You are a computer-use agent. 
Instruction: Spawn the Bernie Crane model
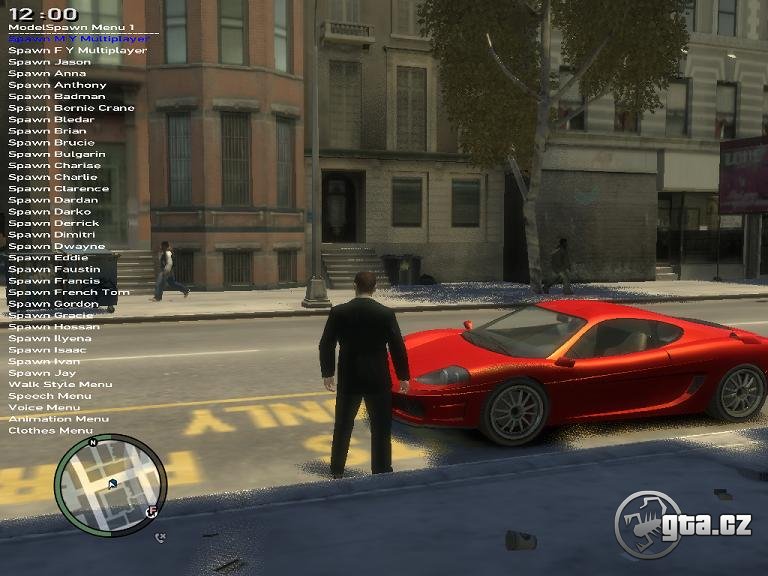71,108
